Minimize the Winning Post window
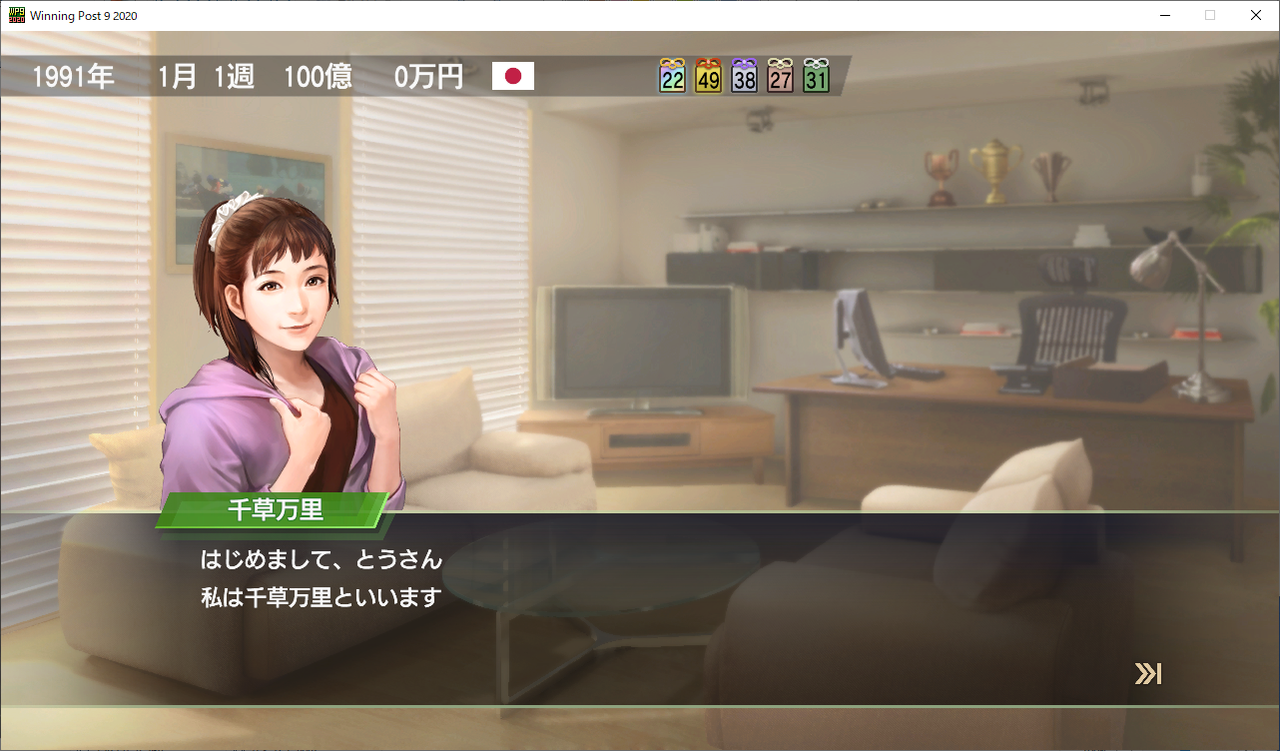1280x751 pixels. (1166, 15)
